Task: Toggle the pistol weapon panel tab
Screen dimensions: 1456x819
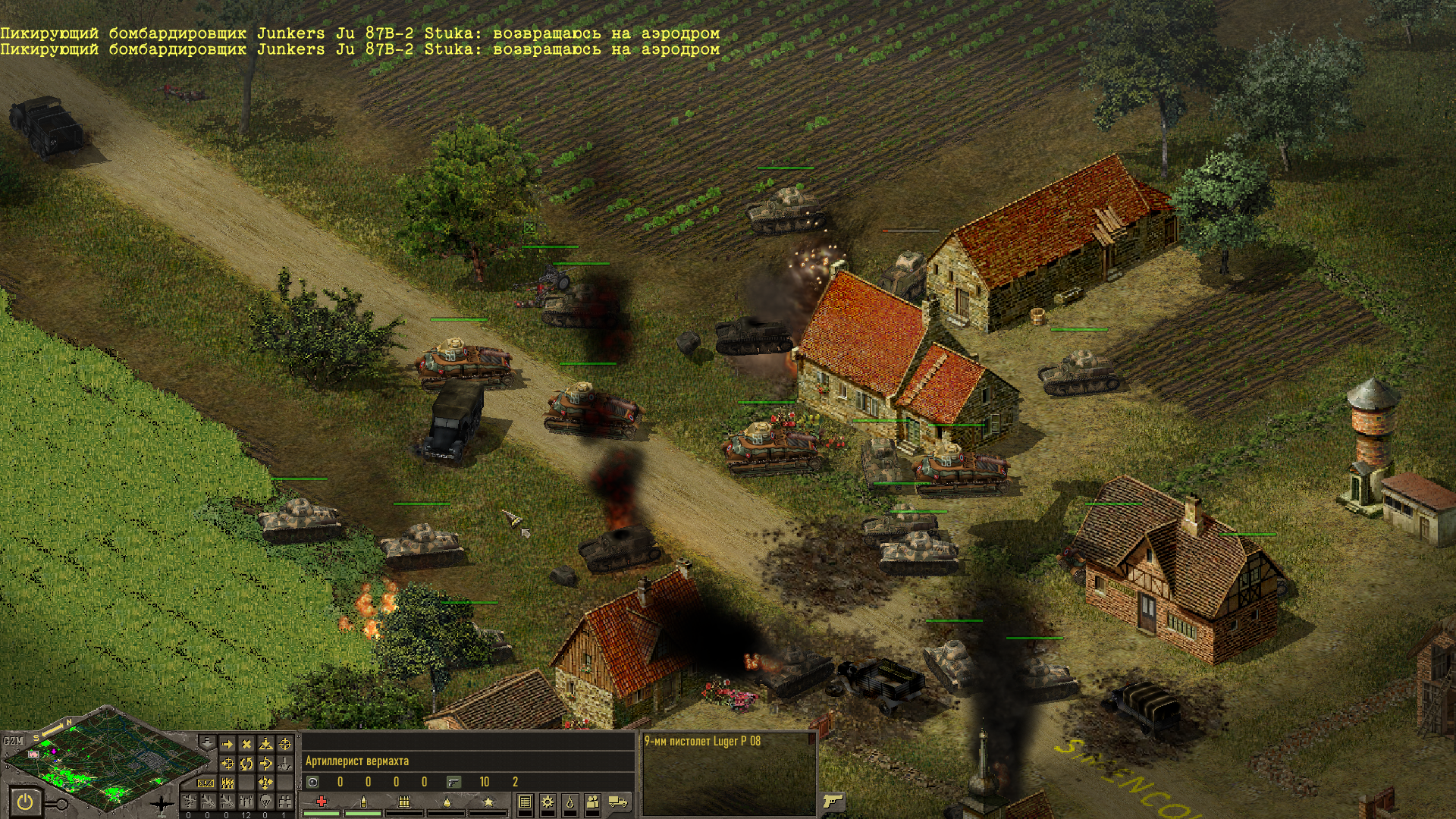Action: pos(833,801)
